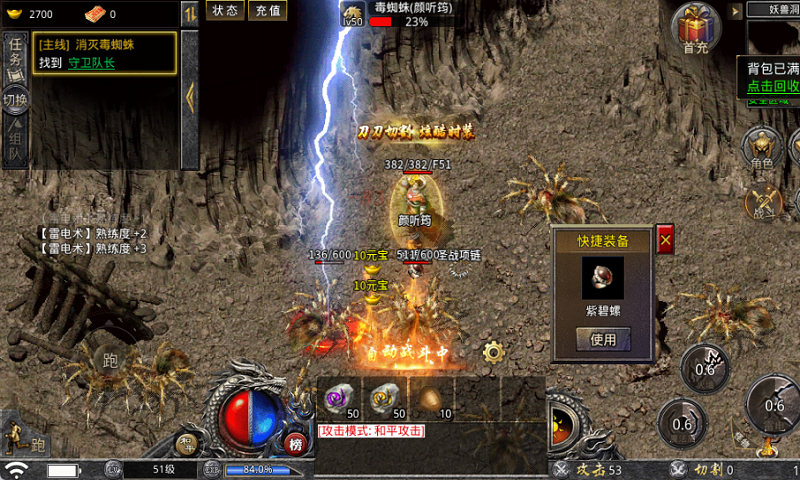Use the 紫碧螺 item via 使用
800x480 pixels.
(x=603, y=339)
